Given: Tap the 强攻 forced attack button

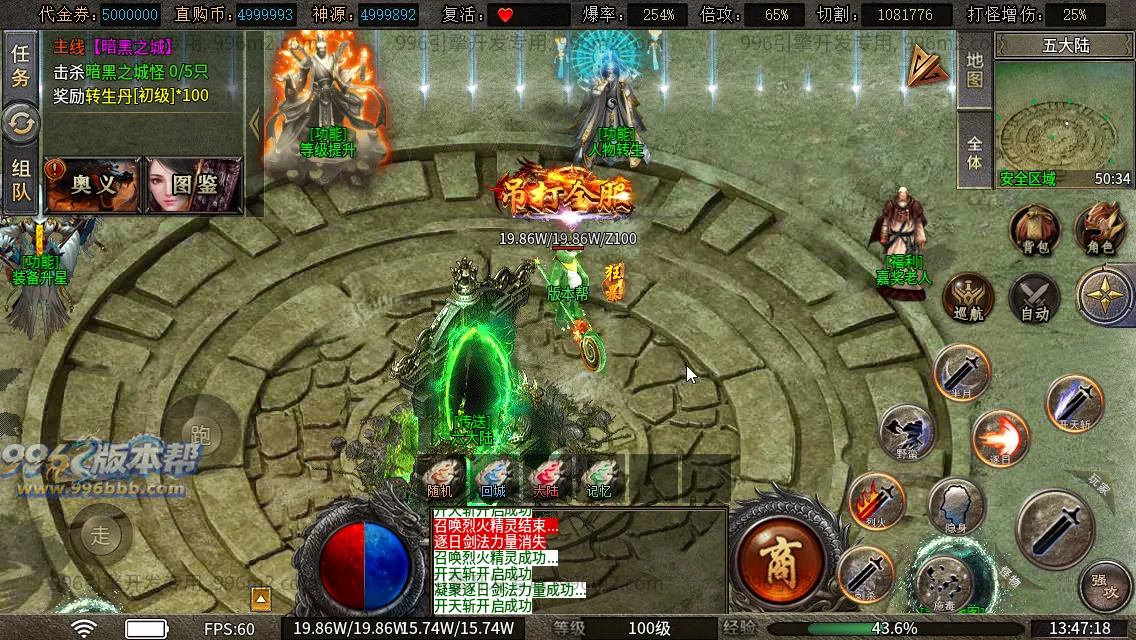Looking at the screenshot, I should tap(1104, 584).
